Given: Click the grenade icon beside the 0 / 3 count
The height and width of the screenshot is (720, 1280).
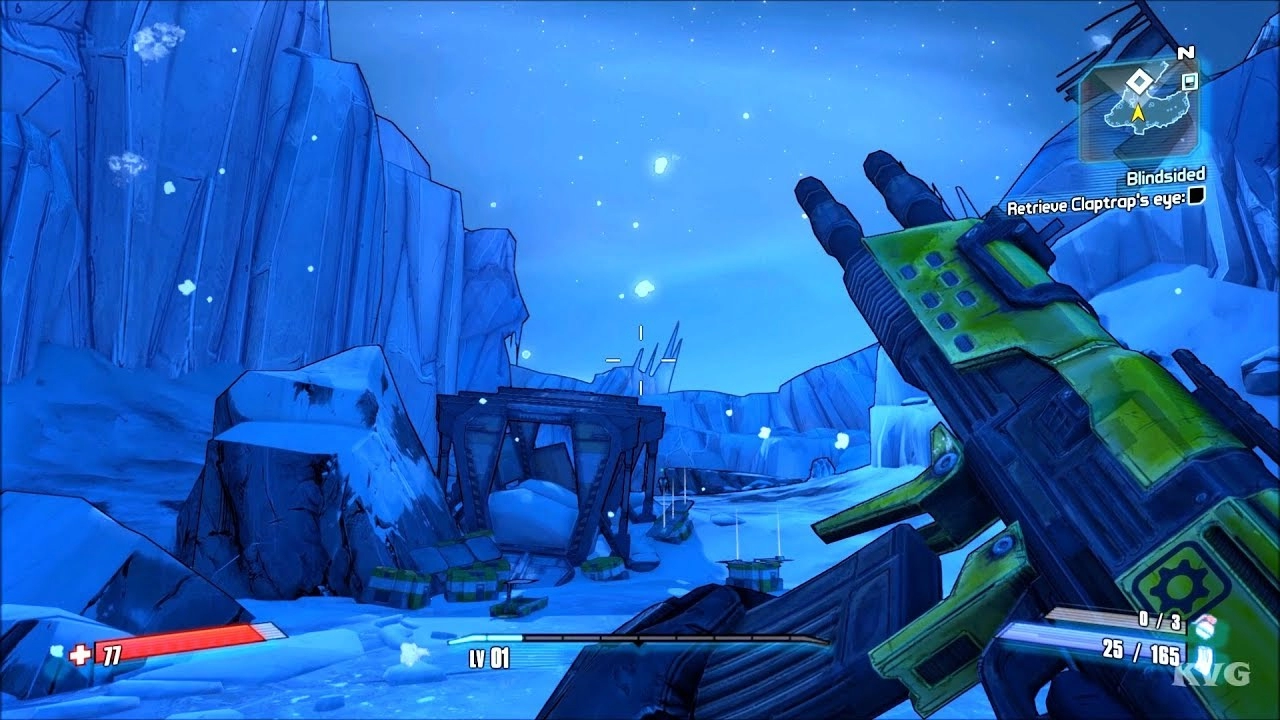Looking at the screenshot, I should pos(1203,623).
